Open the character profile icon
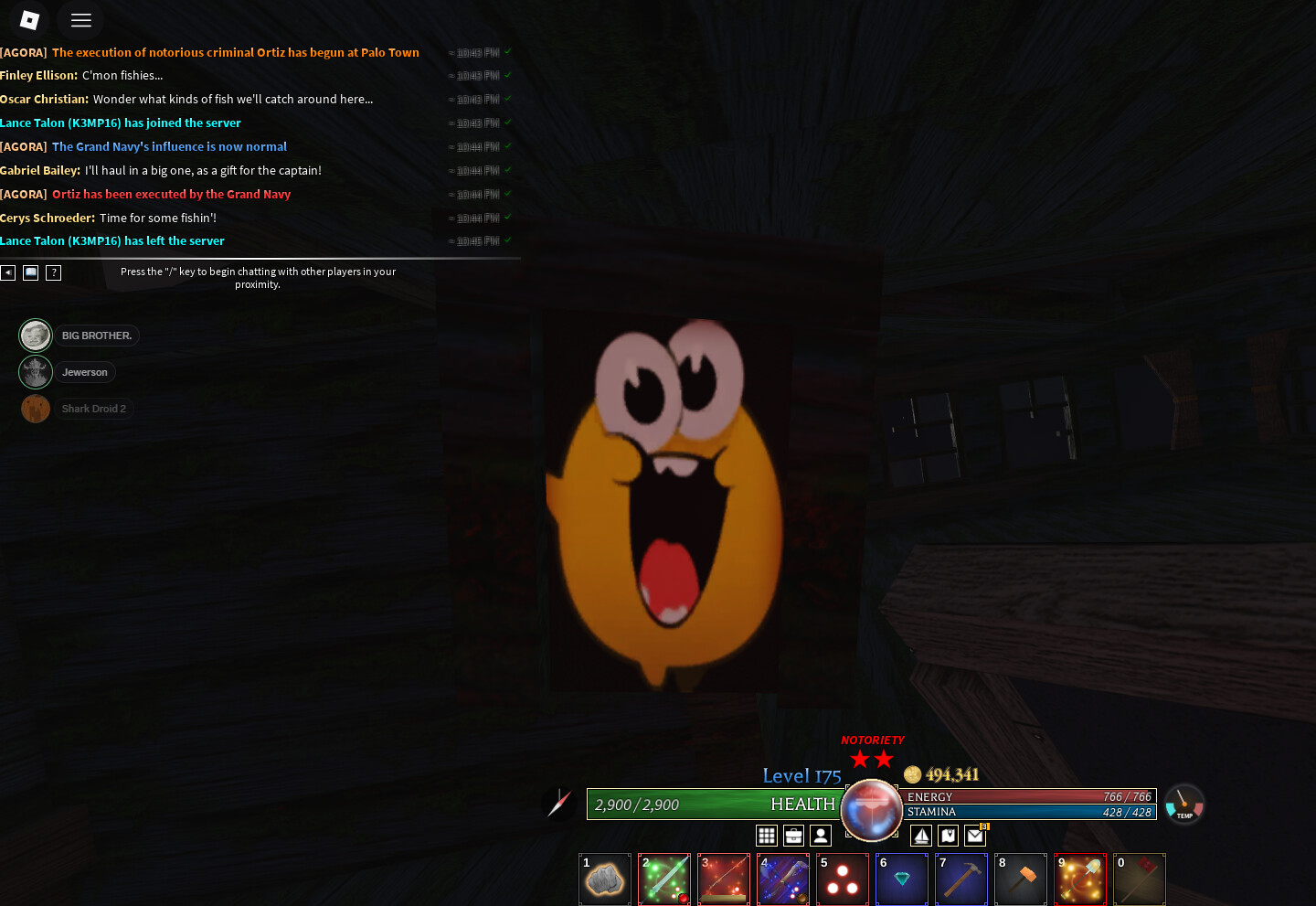This screenshot has height=906, width=1316. coord(821,836)
